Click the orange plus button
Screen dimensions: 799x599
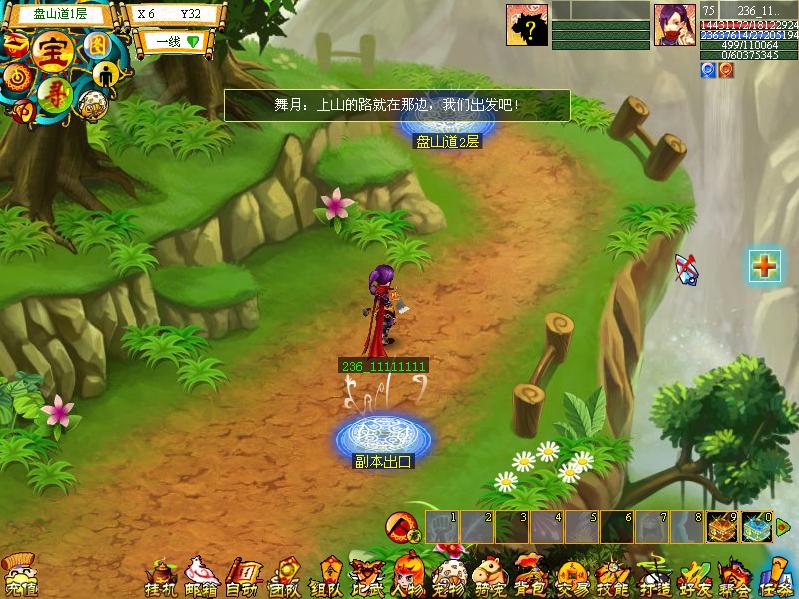coord(765,265)
